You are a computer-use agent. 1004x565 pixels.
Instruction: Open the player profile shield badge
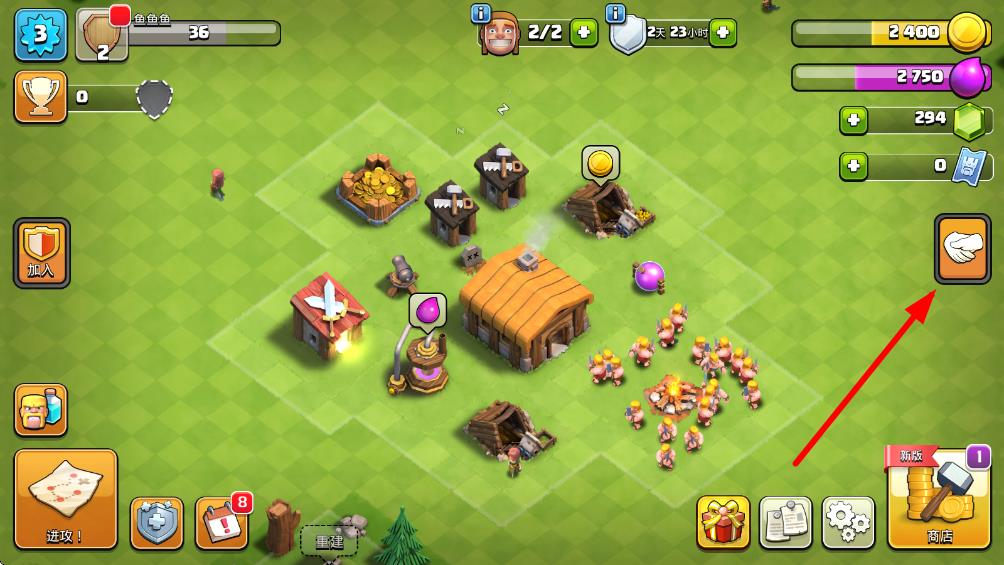pyautogui.click(x=102, y=36)
